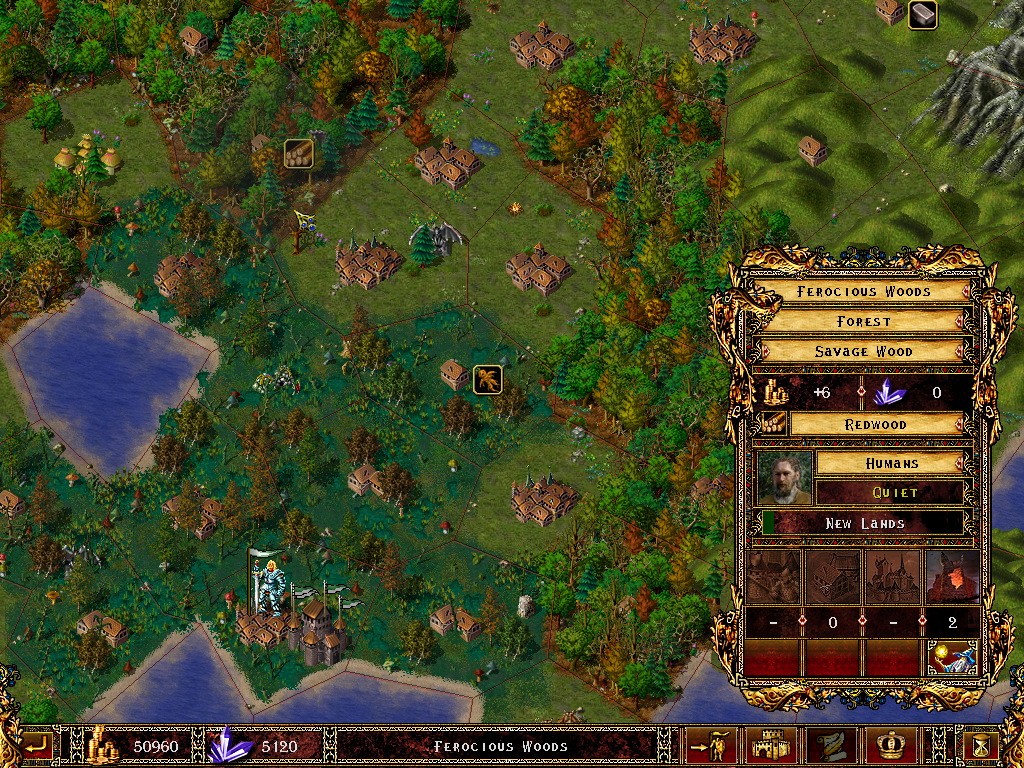Viewport: 1024px width, 768px height.
Task: Click the Savage Wood label
Action: point(864,351)
